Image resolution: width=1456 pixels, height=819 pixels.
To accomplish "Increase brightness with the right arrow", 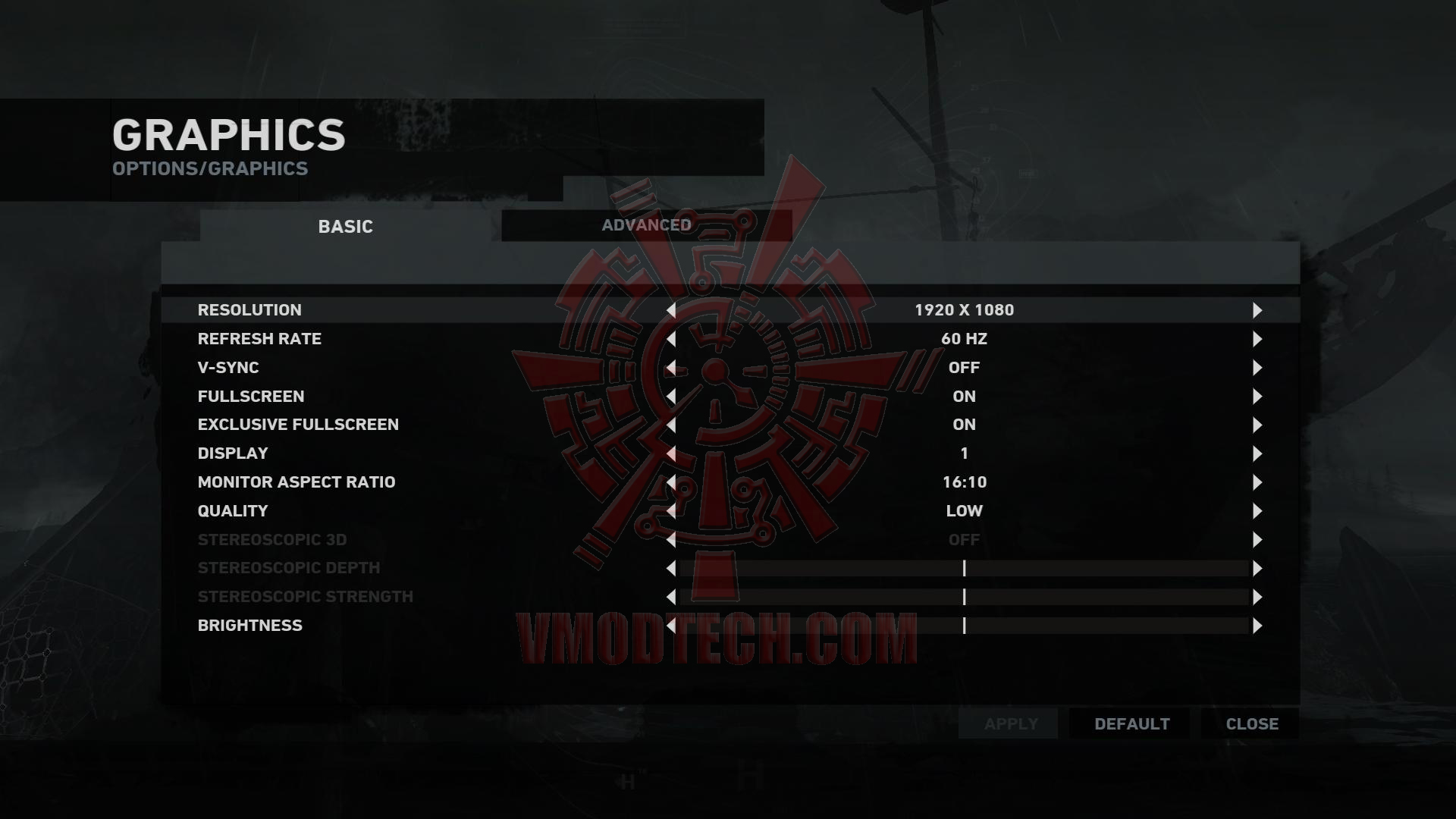I will point(1257,626).
